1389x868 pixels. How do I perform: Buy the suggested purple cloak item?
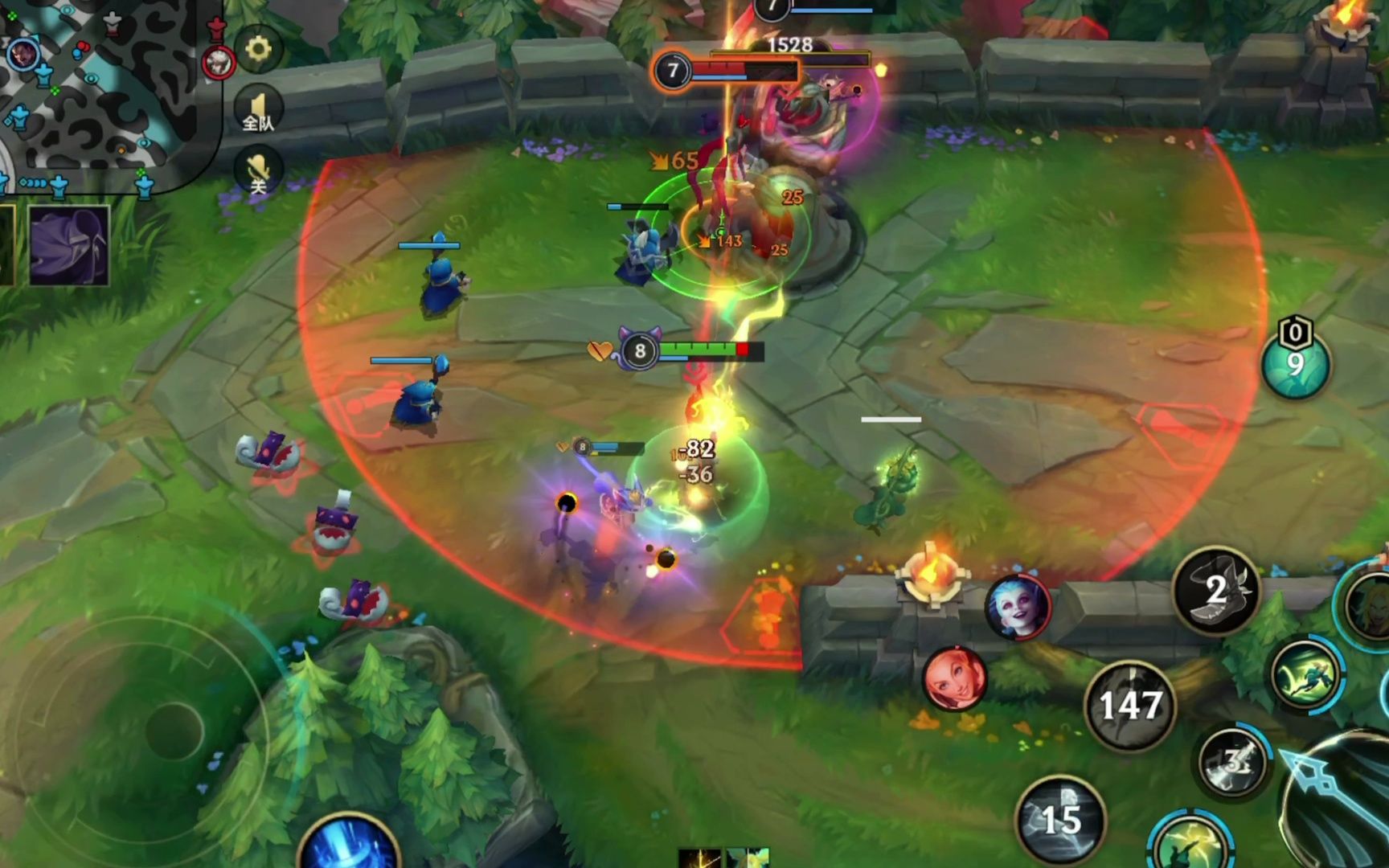coord(69,245)
